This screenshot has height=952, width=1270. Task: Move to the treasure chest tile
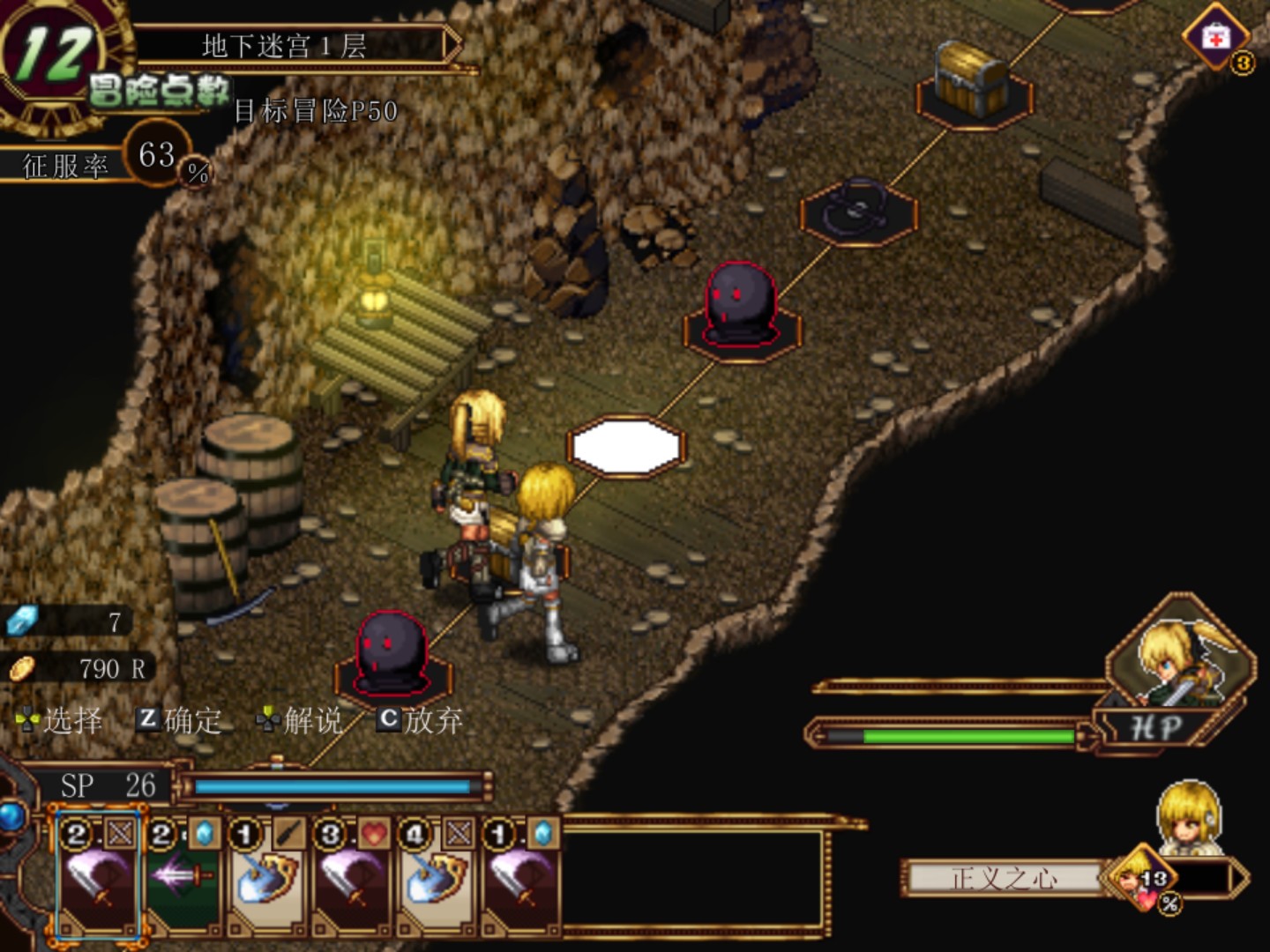(973, 84)
